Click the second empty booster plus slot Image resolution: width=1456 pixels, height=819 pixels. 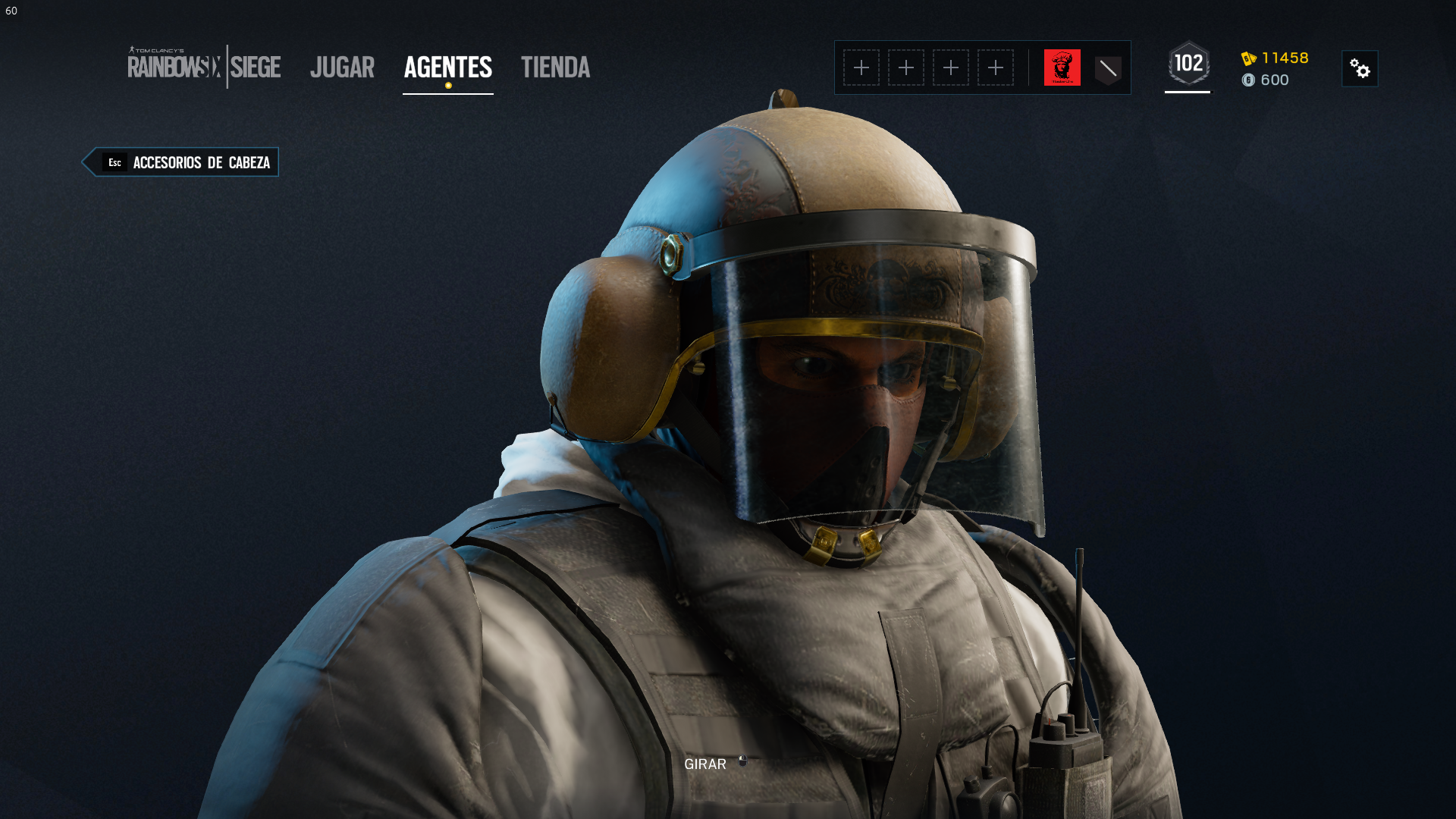(x=907, y=67)
